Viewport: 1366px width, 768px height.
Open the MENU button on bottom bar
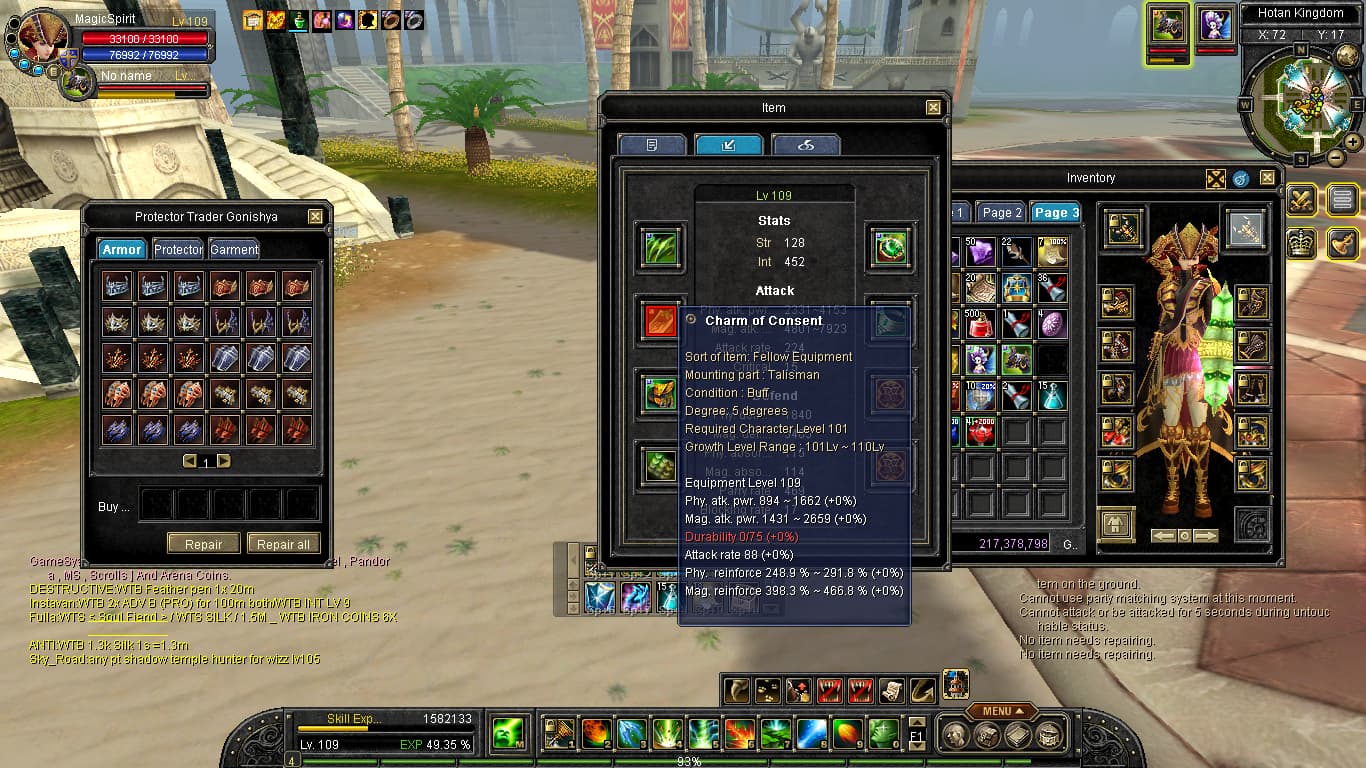point(1002,711)
